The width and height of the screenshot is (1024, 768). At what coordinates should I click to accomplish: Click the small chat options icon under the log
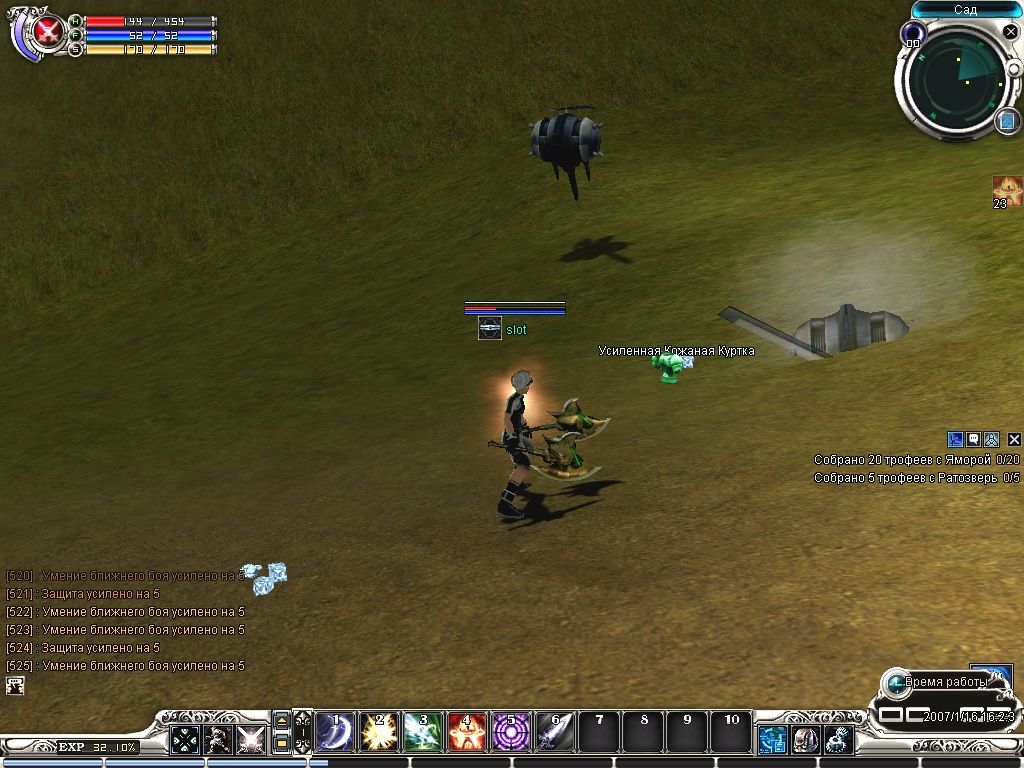[x=15, y=686]
